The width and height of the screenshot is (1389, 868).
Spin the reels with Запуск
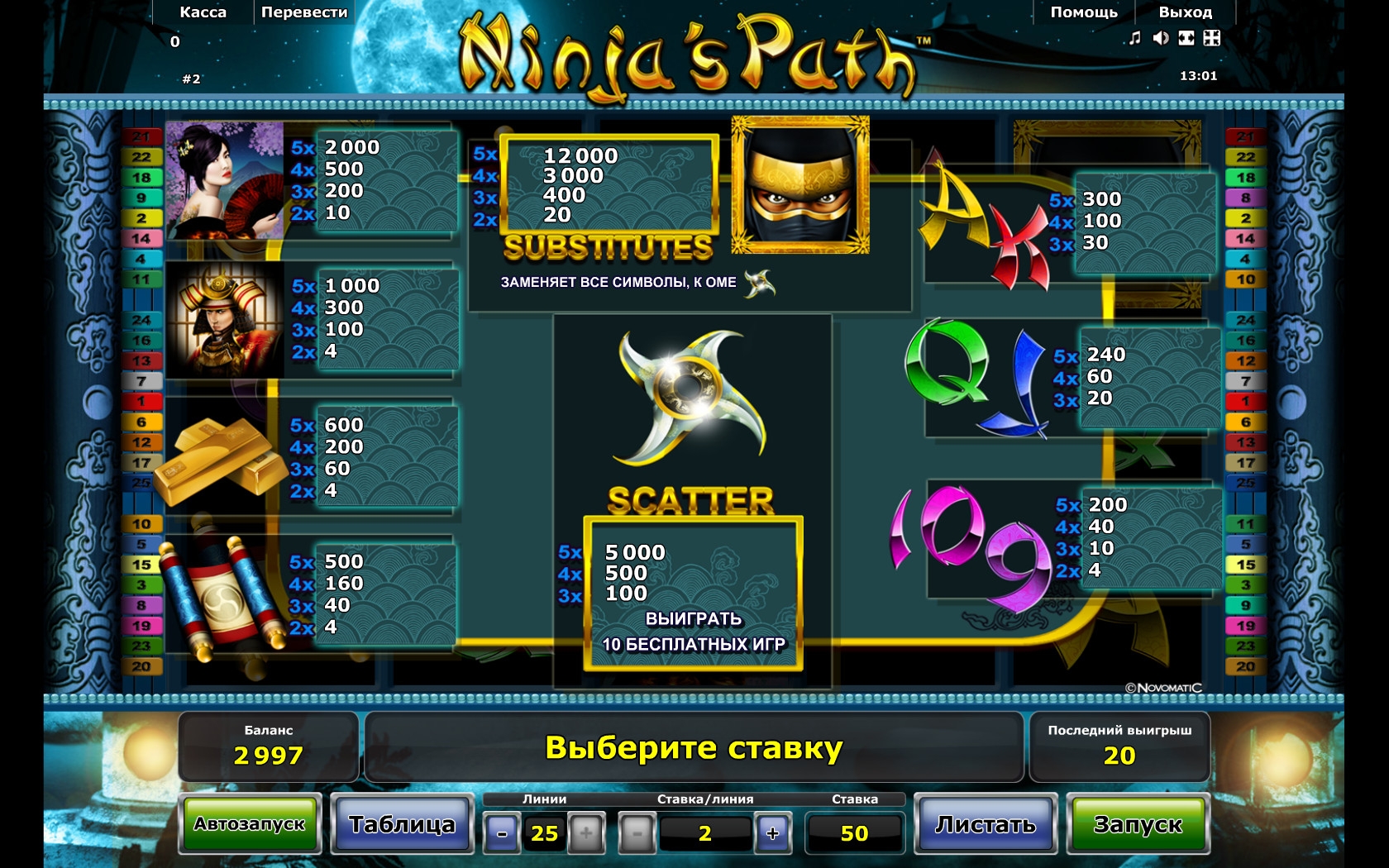point(1138,824)
